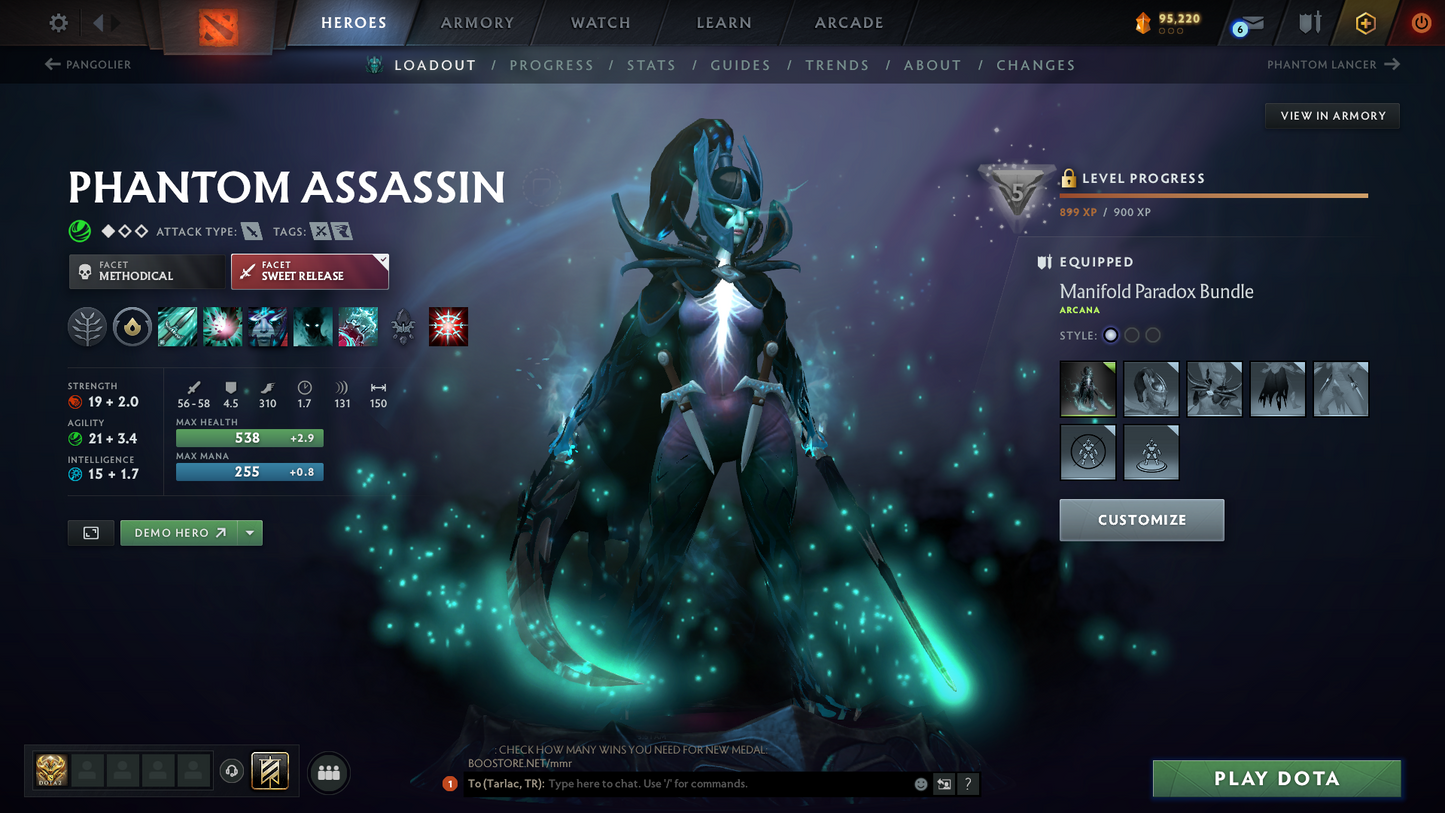
Task: Click the Level Progress XP bar
Action: click(x=1213, y=196)
